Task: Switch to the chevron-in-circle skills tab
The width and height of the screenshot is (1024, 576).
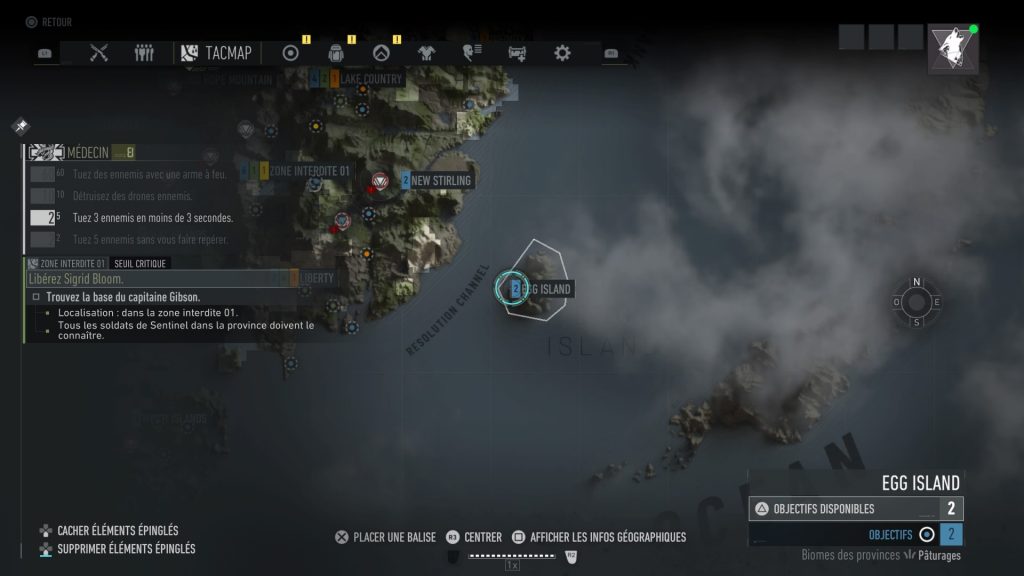Action: click(381, 53)
